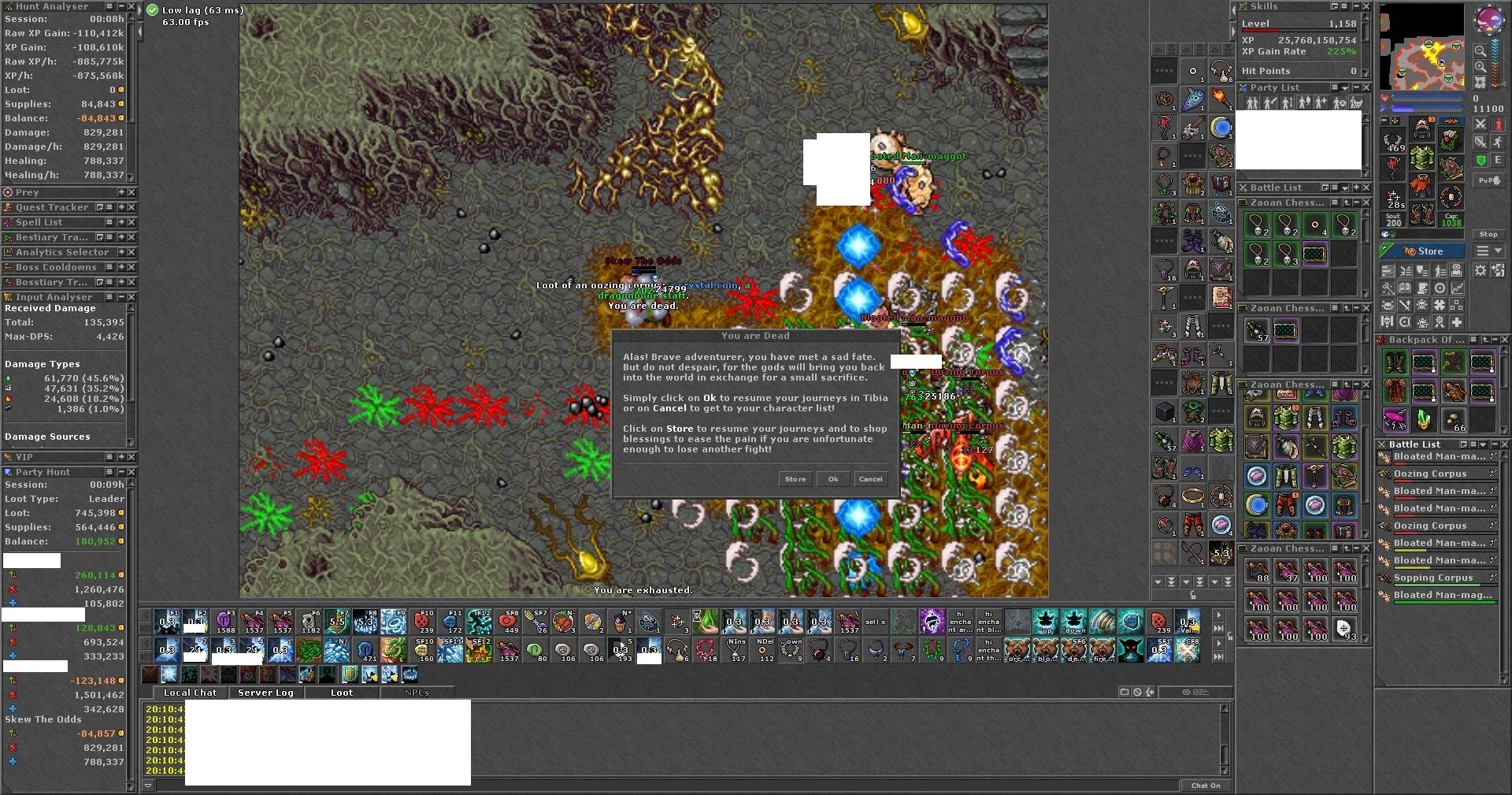Switch to the Server Log tab
Image resolution: width=1512 pixels, height=795 pixels.
265,693
